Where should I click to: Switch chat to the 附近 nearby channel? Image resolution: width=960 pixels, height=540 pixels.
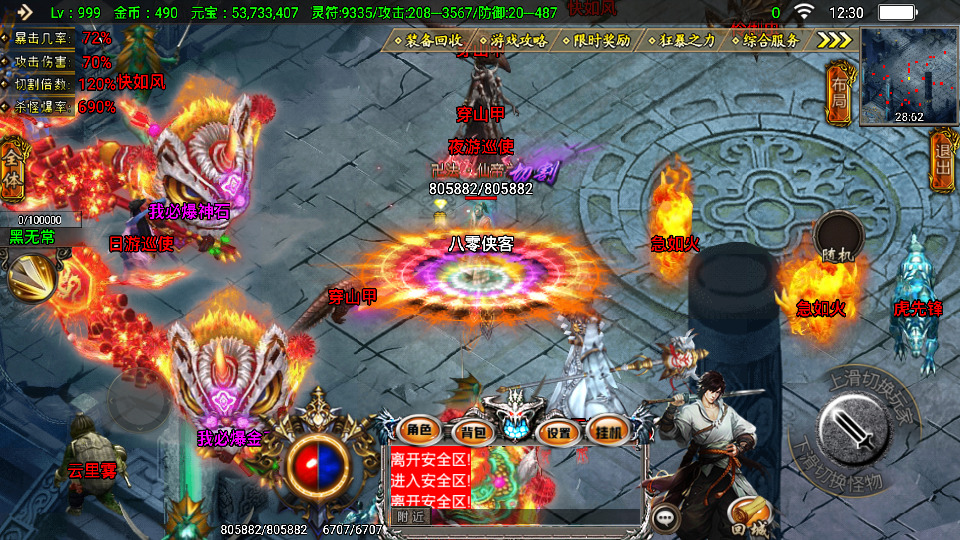pos(411,517)
